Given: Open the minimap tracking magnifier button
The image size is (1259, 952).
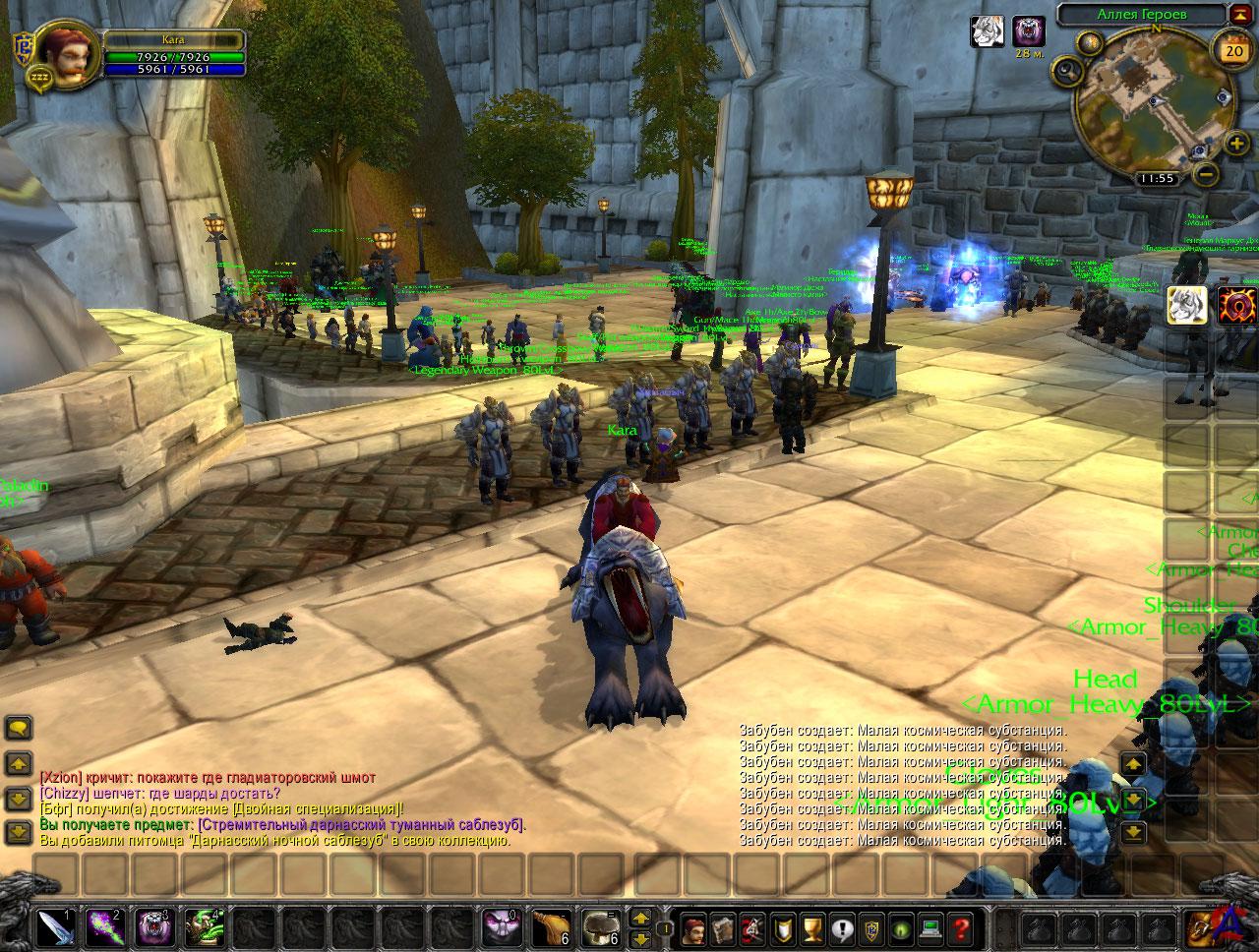Looking at the screenshot, I should (1067, 70).
